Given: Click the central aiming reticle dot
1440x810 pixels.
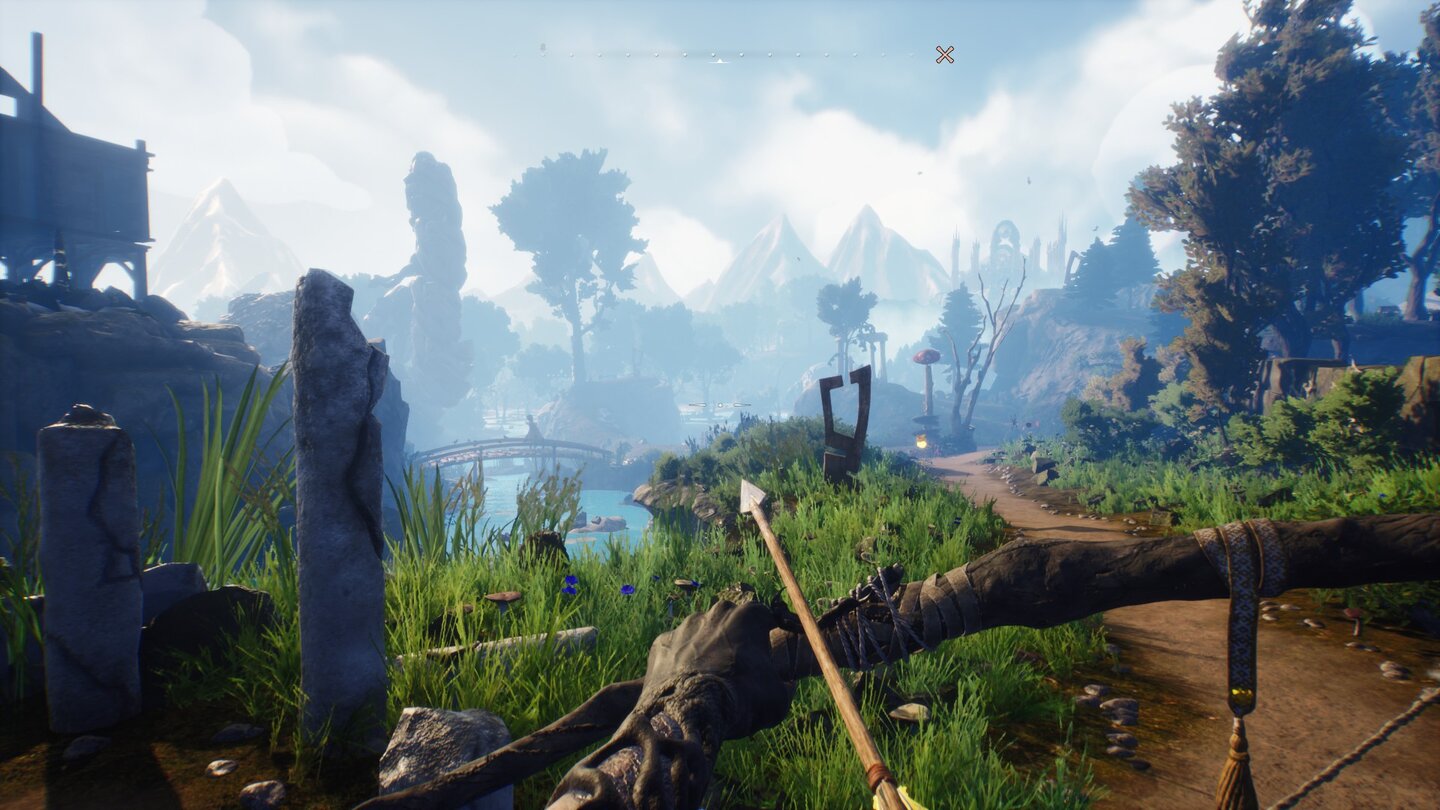Looking at the screenshot, I should point(720,405).
